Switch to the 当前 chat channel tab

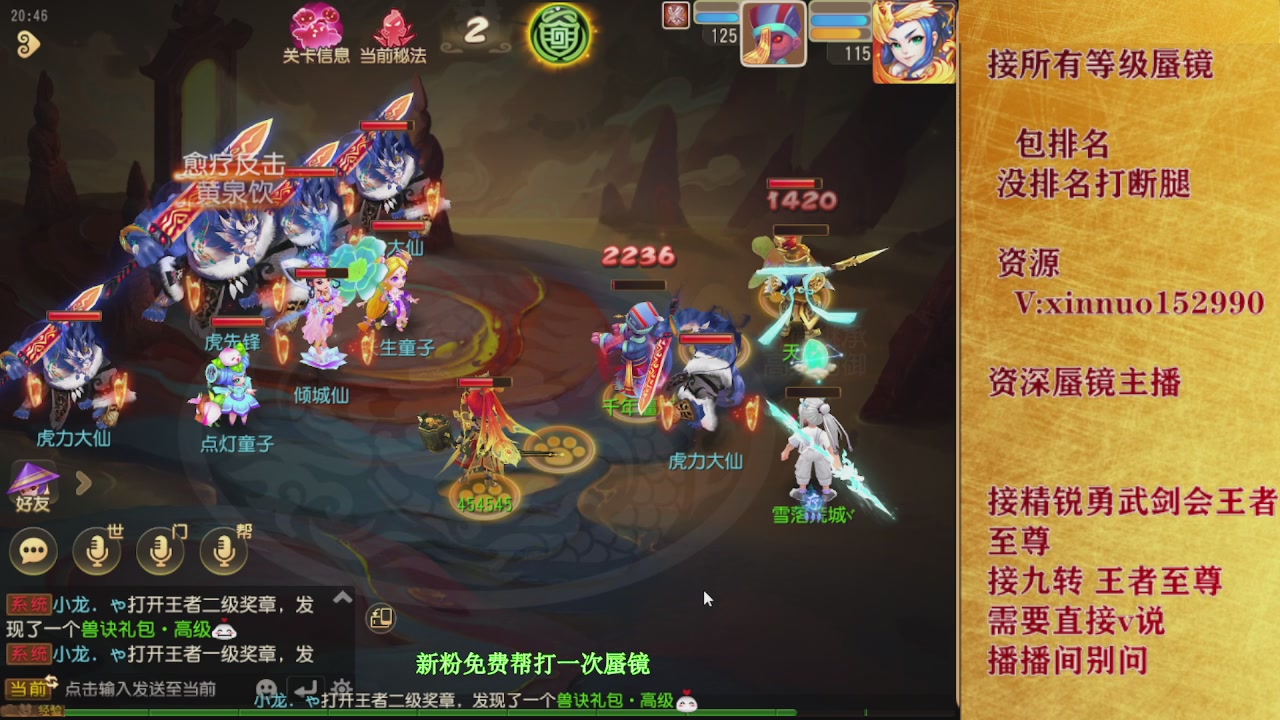tap(26, 688)
